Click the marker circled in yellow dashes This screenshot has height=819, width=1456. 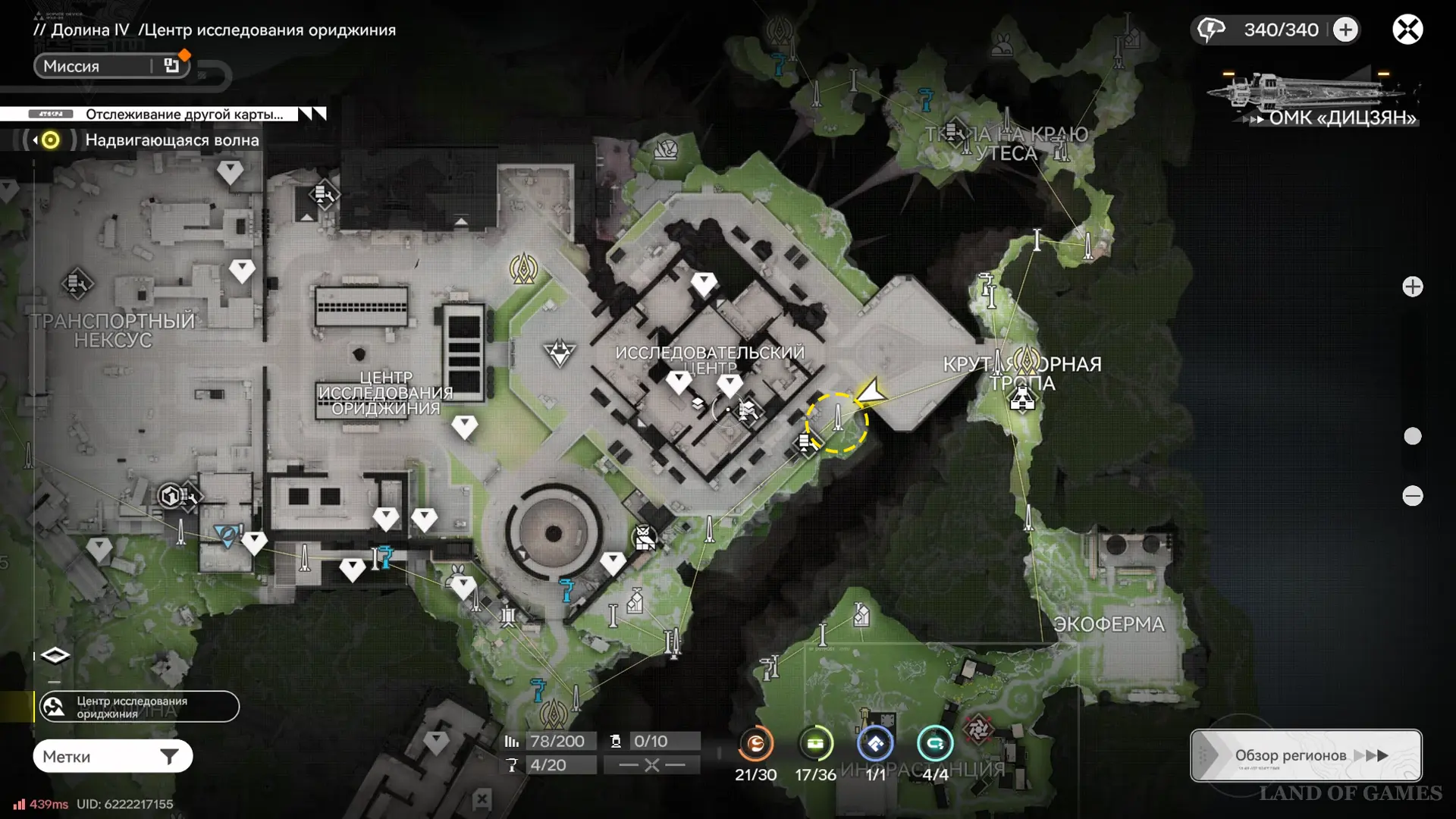836,422
